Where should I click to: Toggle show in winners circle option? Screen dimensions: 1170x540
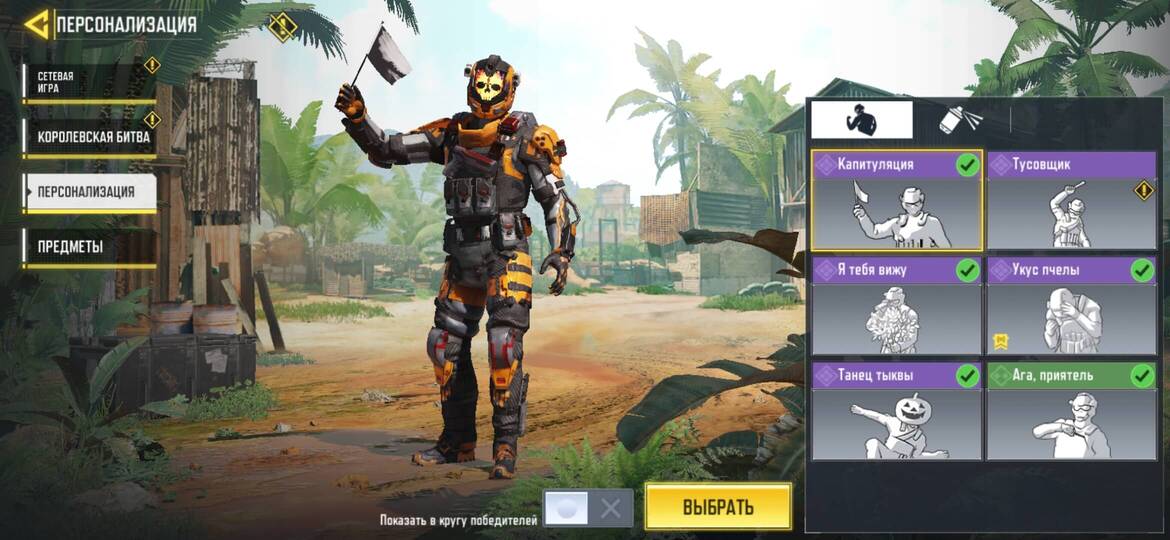click(x=588, y=508)
